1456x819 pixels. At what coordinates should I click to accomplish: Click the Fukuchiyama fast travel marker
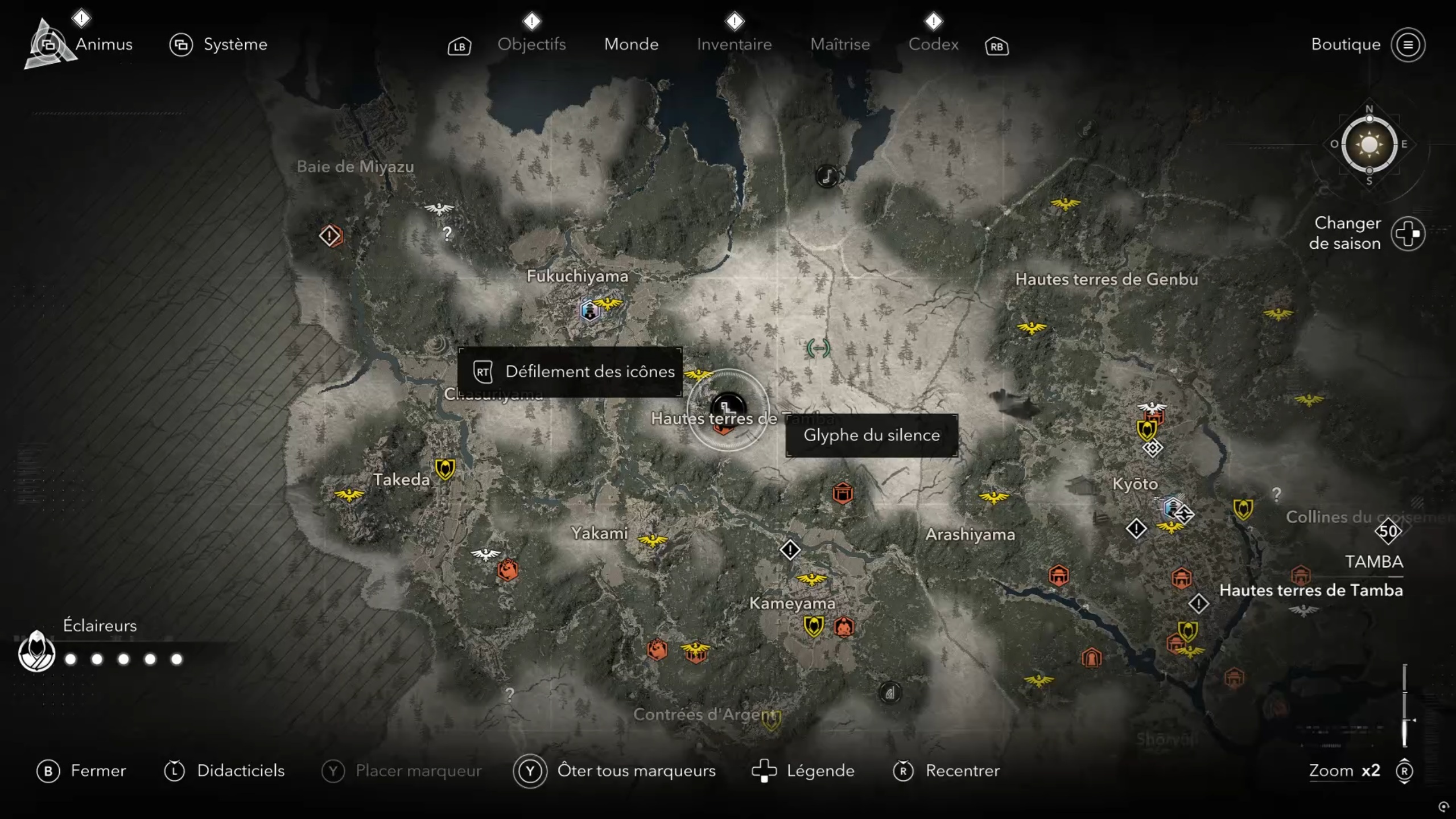click(x=589, y=311)
